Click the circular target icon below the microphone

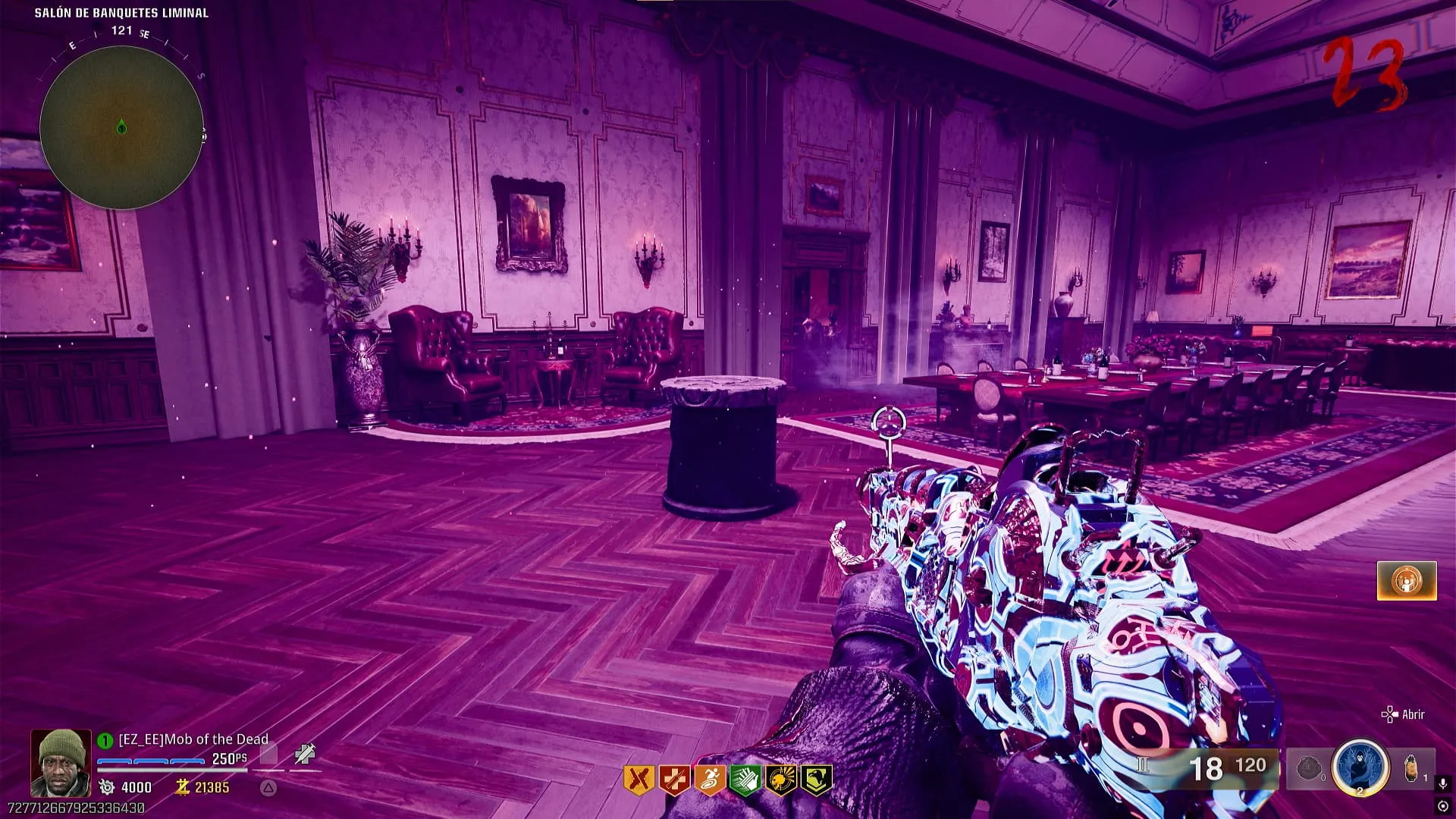pos(1443,806)
